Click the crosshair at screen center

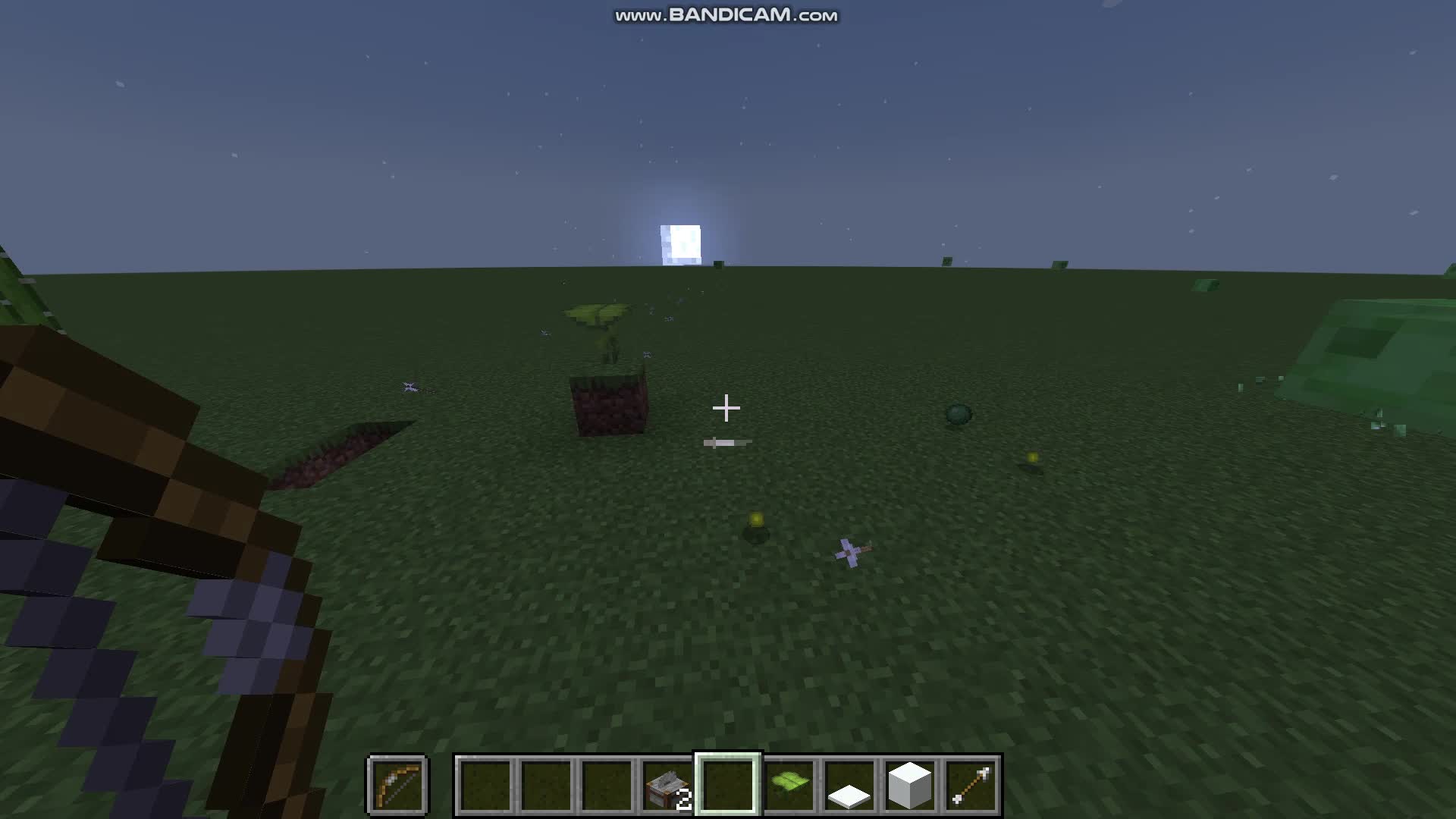pos(727,409)
